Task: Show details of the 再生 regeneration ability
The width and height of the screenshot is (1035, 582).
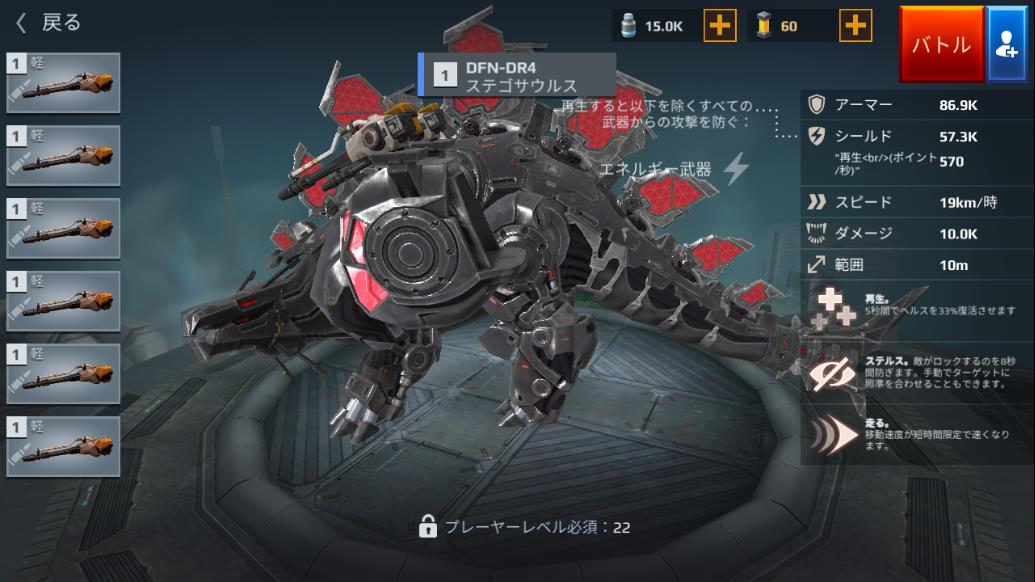Action: [x=916, y=308]
